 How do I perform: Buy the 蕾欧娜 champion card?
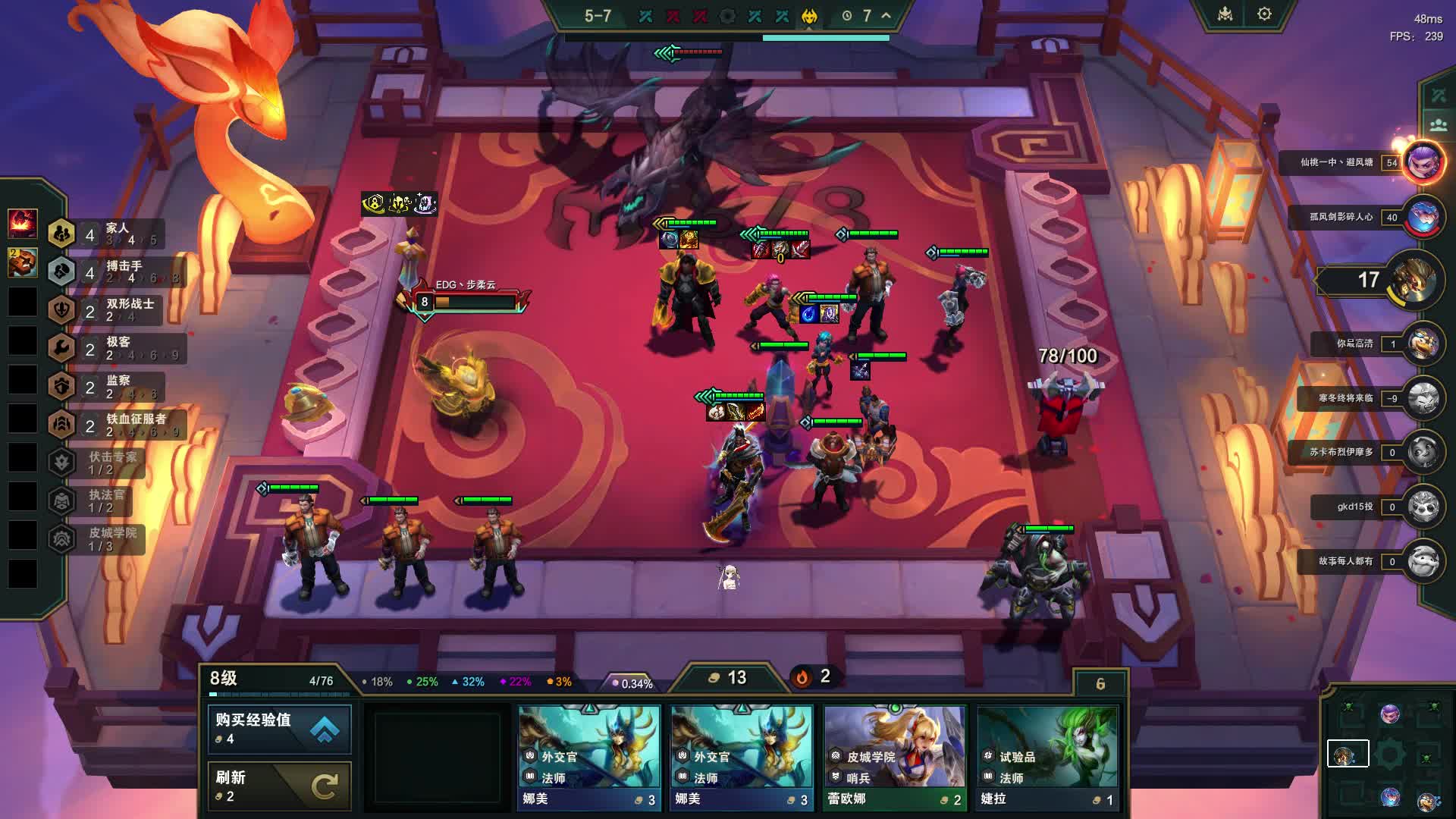click(x=895, y=758)
